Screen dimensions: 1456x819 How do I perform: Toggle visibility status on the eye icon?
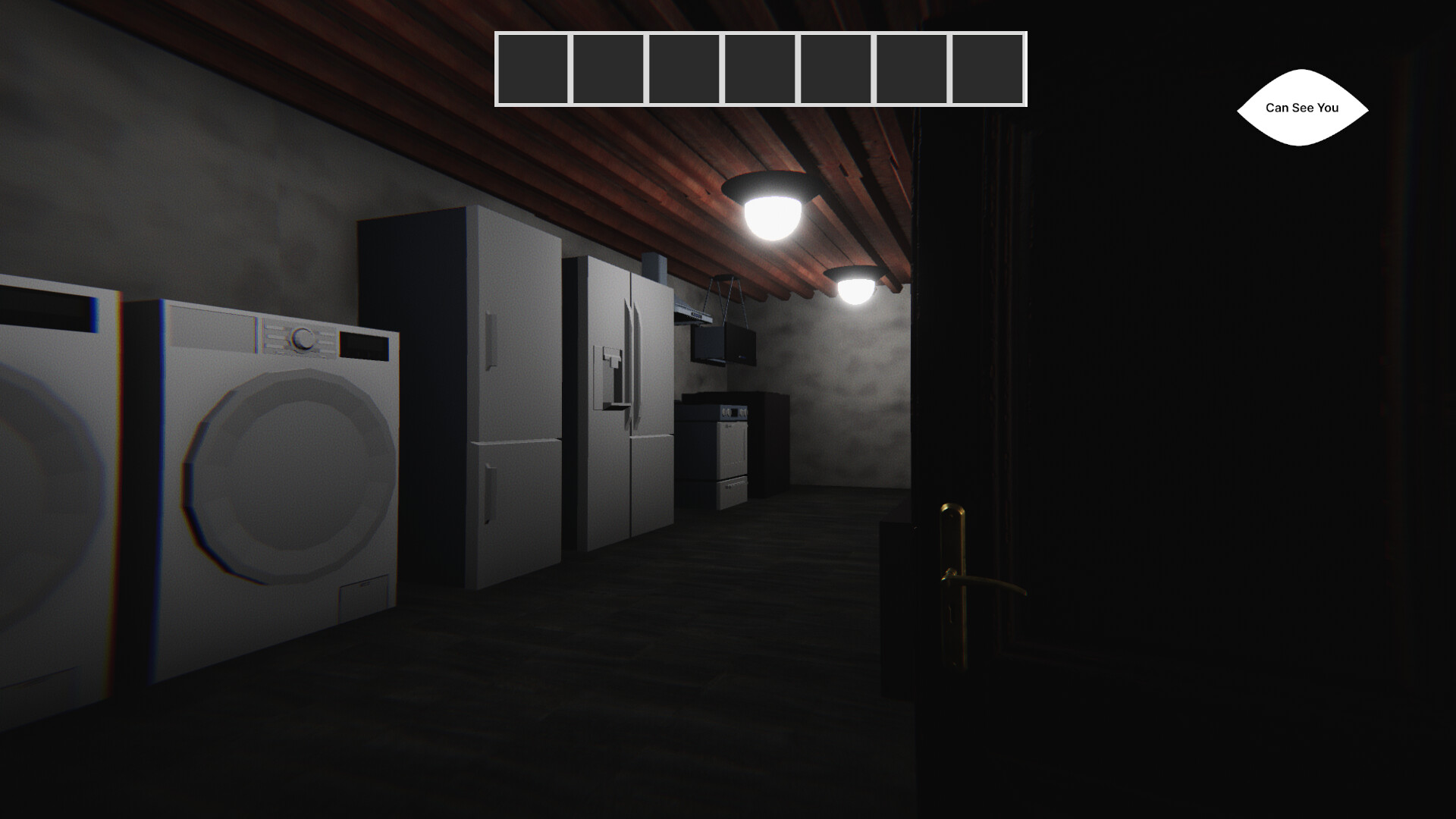[x=1301, y=108]
